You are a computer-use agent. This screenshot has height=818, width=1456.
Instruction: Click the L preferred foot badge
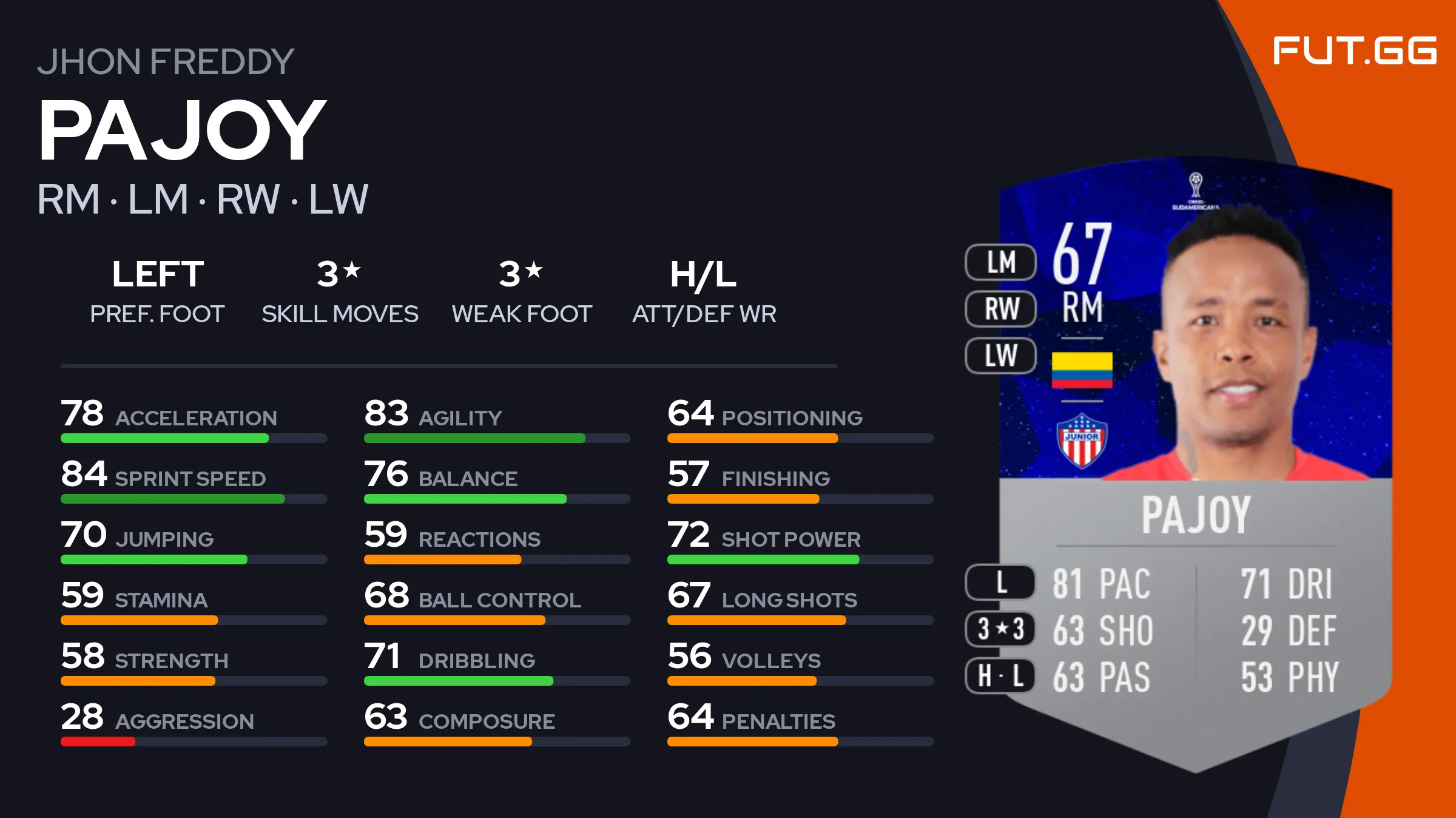pos(1000,583)
